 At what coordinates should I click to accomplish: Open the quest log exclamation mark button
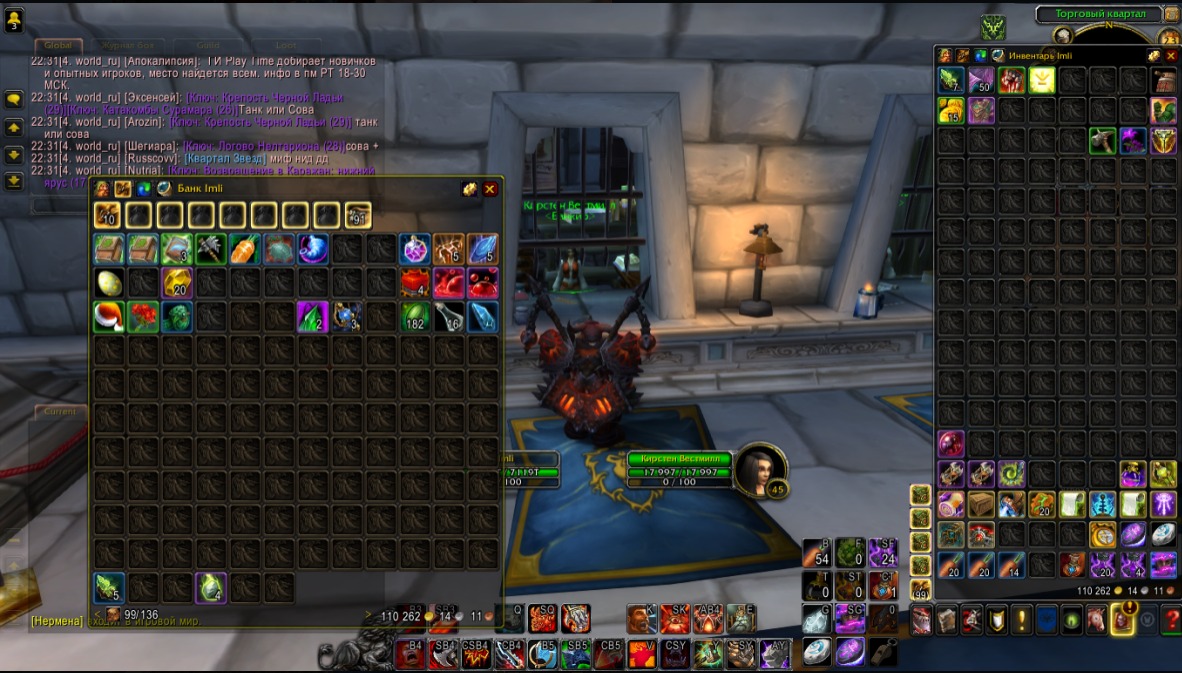tap(1021, 621)
